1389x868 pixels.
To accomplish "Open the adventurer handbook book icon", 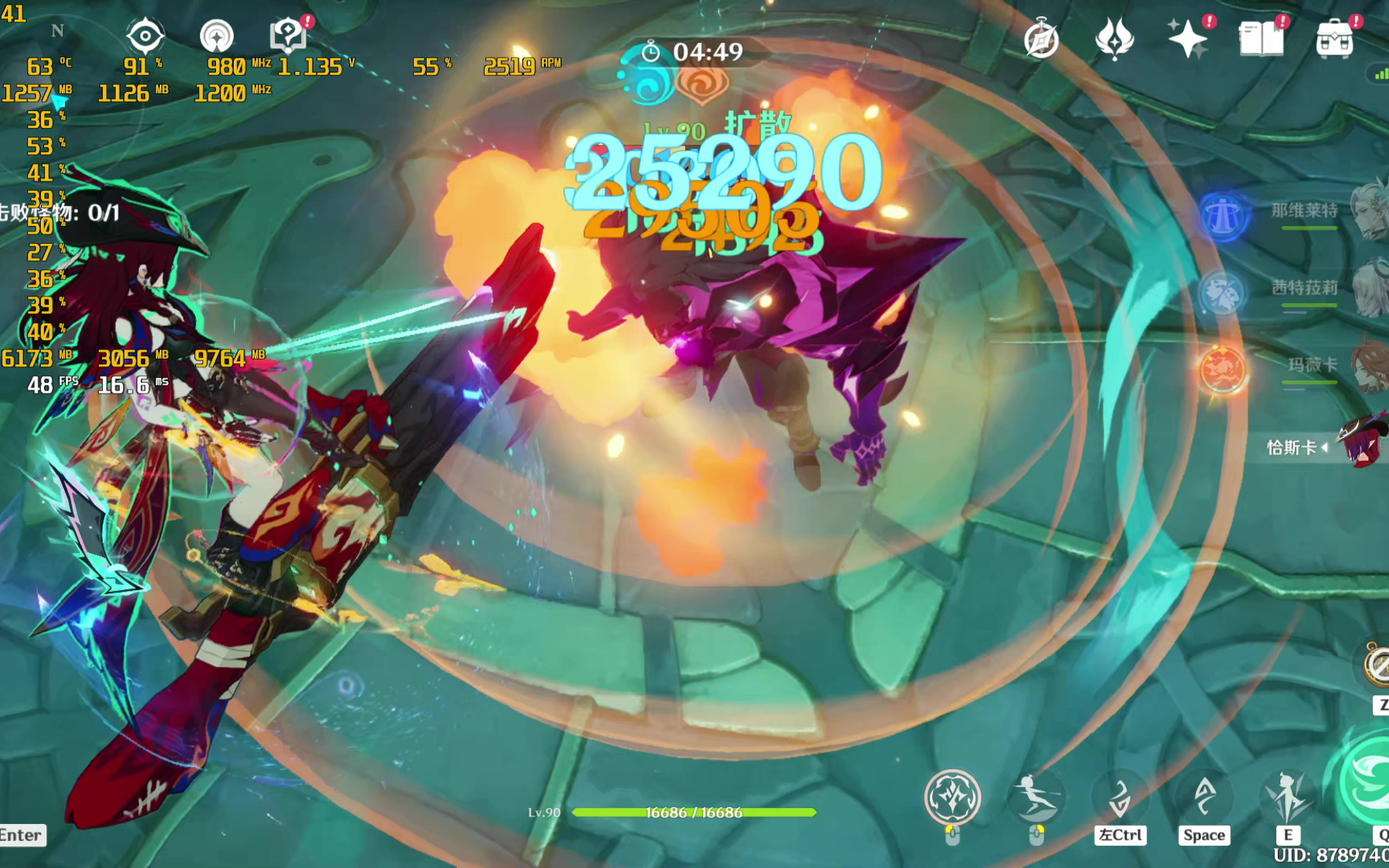I will 1260,39.
